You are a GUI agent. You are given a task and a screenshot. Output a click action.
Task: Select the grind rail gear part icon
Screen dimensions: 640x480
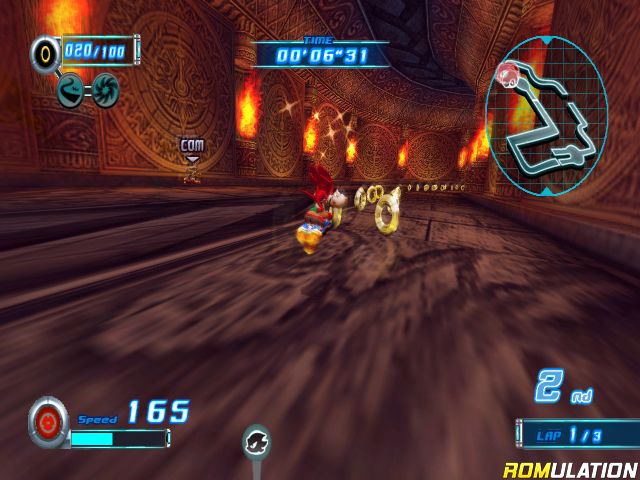[x=71, y=91]
